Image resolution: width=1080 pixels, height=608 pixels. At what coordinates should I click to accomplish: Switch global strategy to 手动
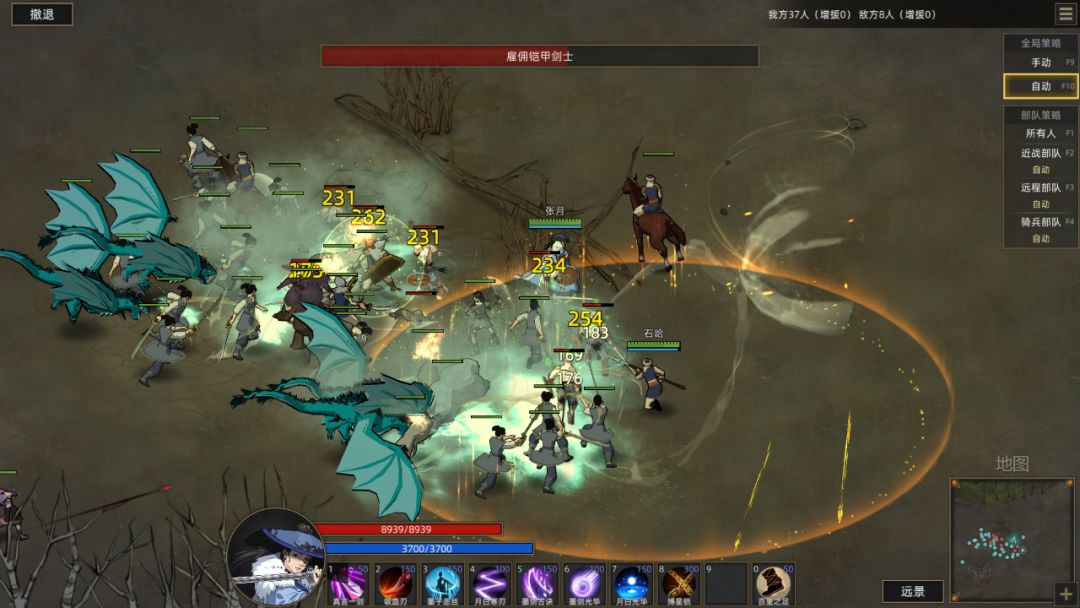coord(1041,62)
